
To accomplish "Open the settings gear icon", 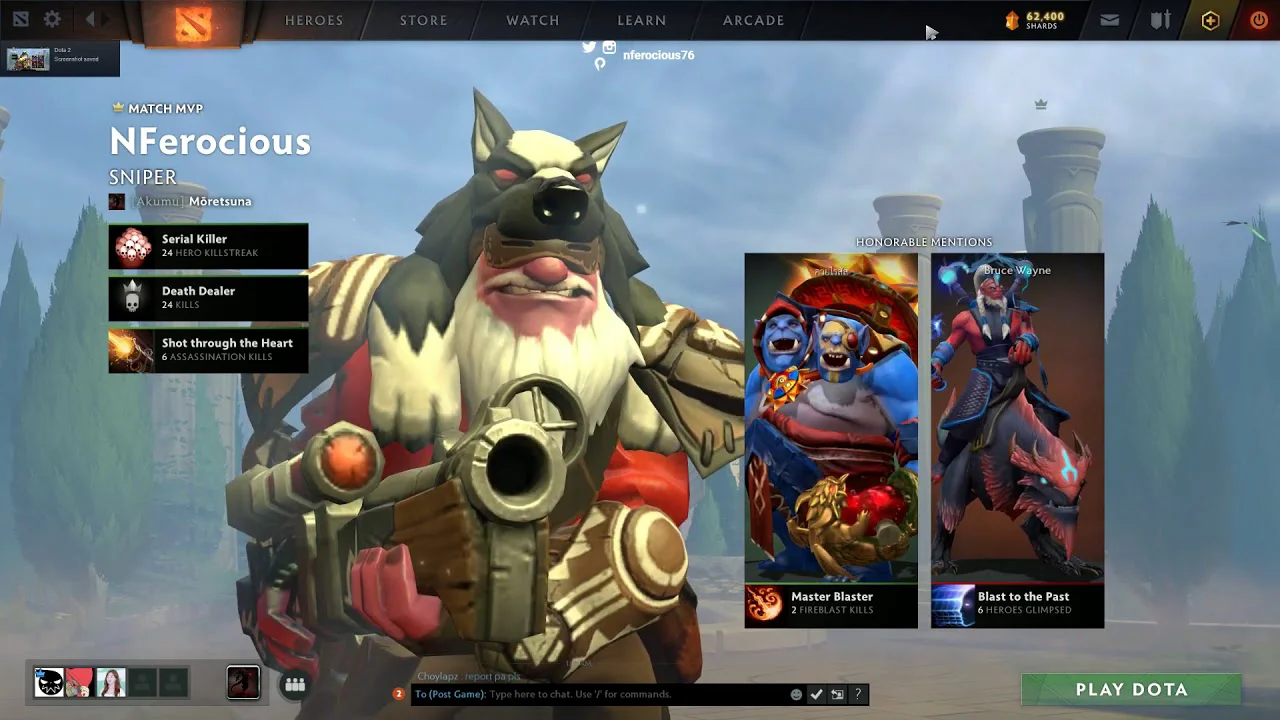I will [52, 19].
